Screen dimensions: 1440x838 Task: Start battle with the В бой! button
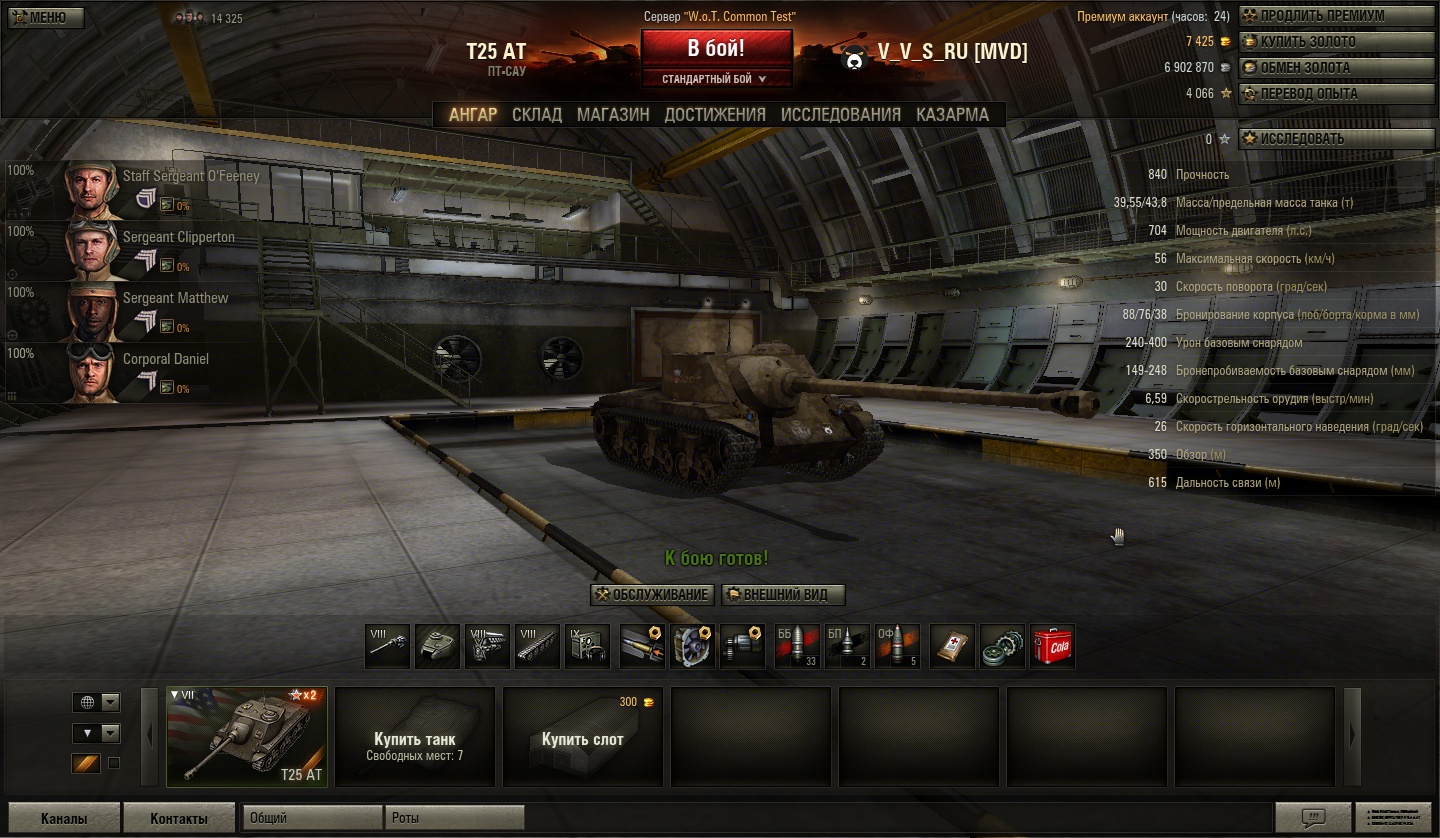tap(716, 49)
